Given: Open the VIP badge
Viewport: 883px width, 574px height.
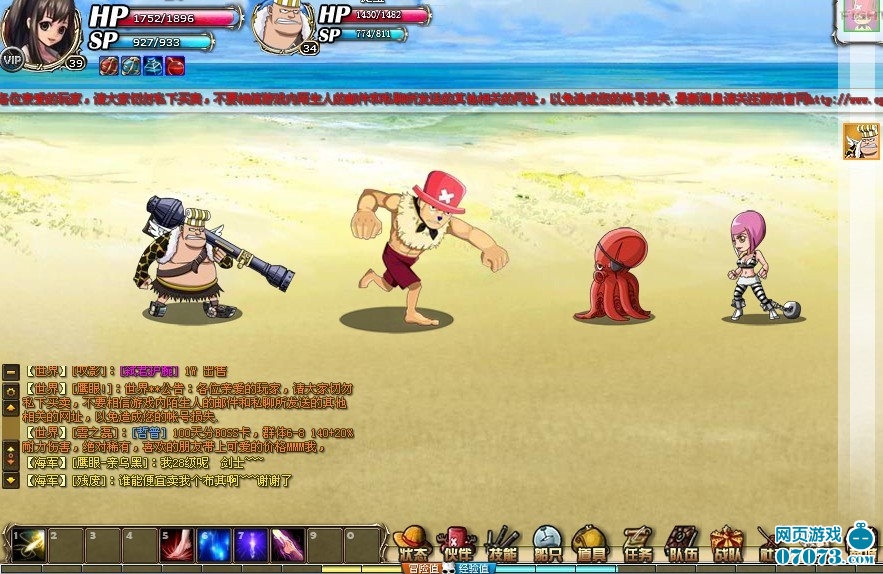Looking at the screenshot, I should (x=12, y=60).
